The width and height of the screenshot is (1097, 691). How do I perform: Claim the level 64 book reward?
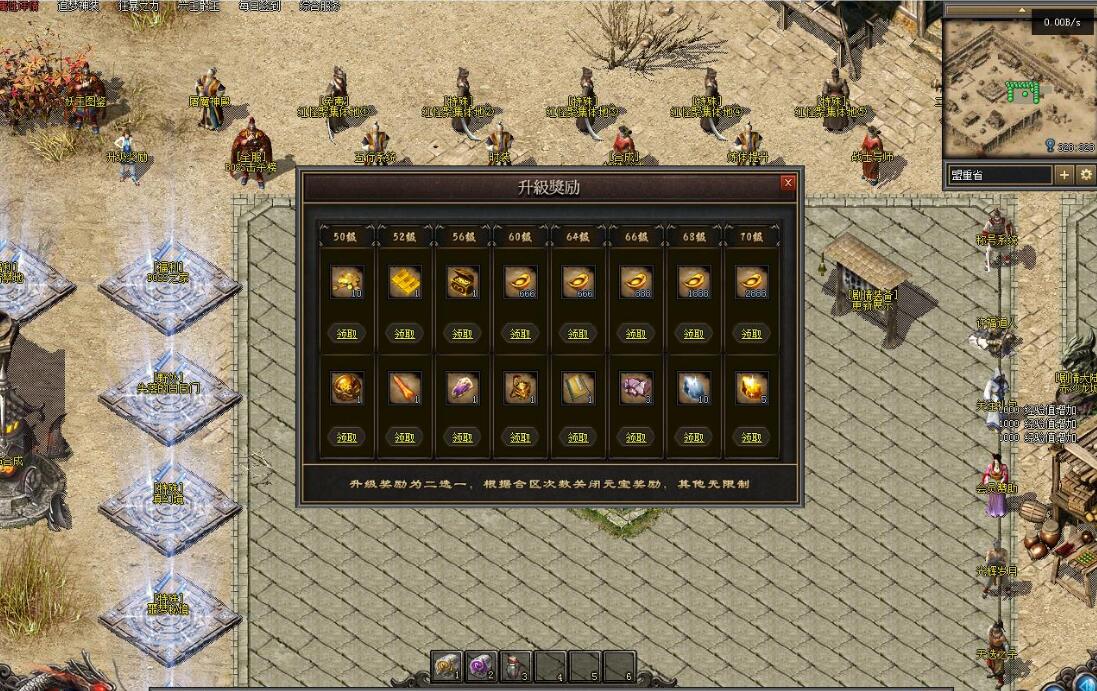point(578,437)
